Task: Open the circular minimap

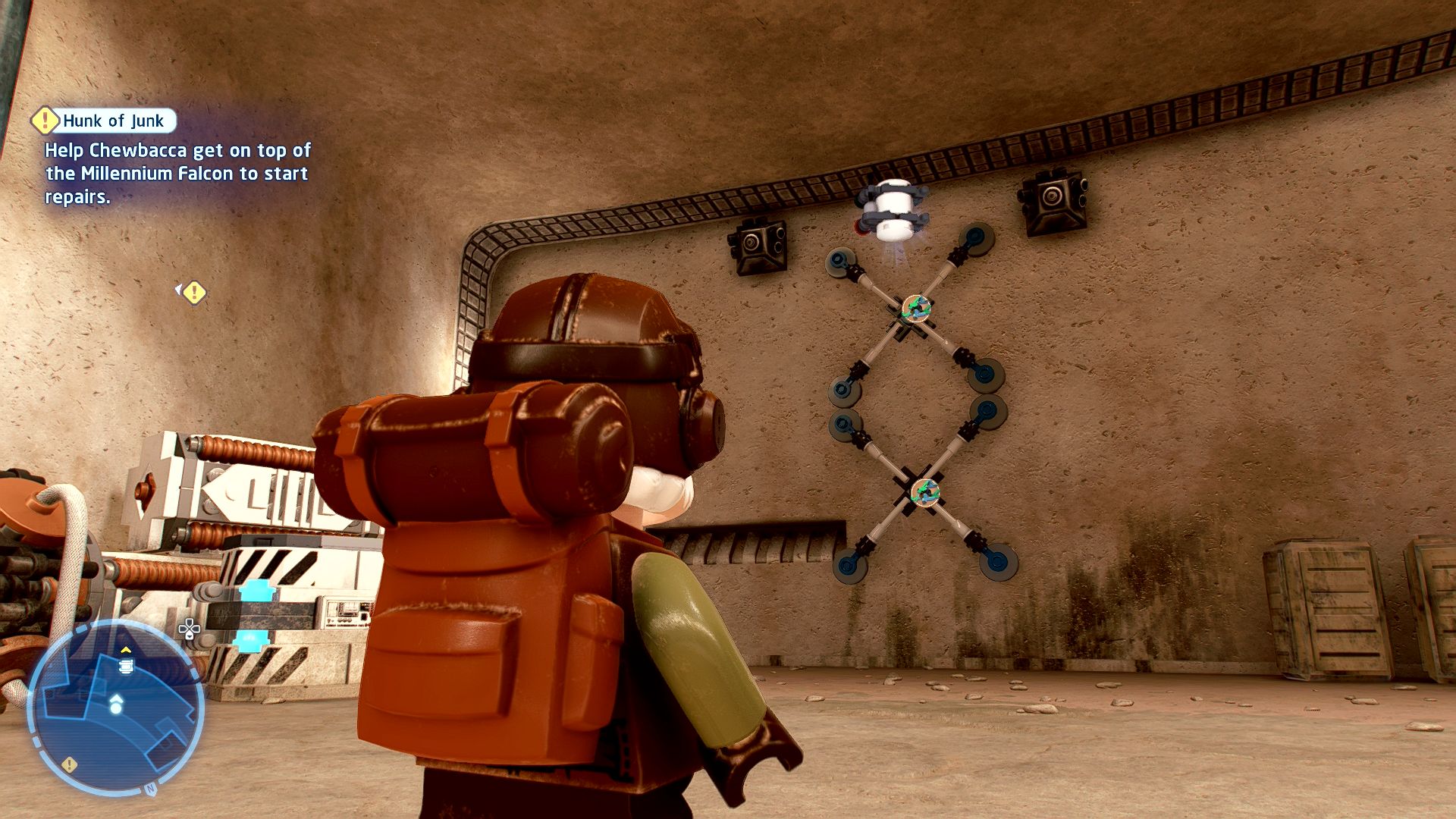Action: (x=116, y=707)
